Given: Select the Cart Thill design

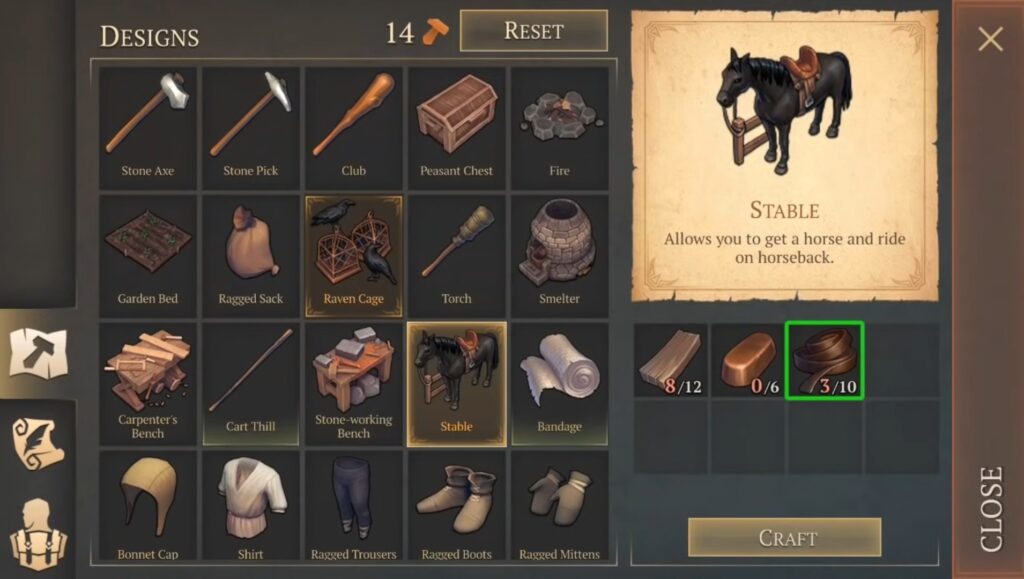Looking at the screenshot, I should coord(251,382).
